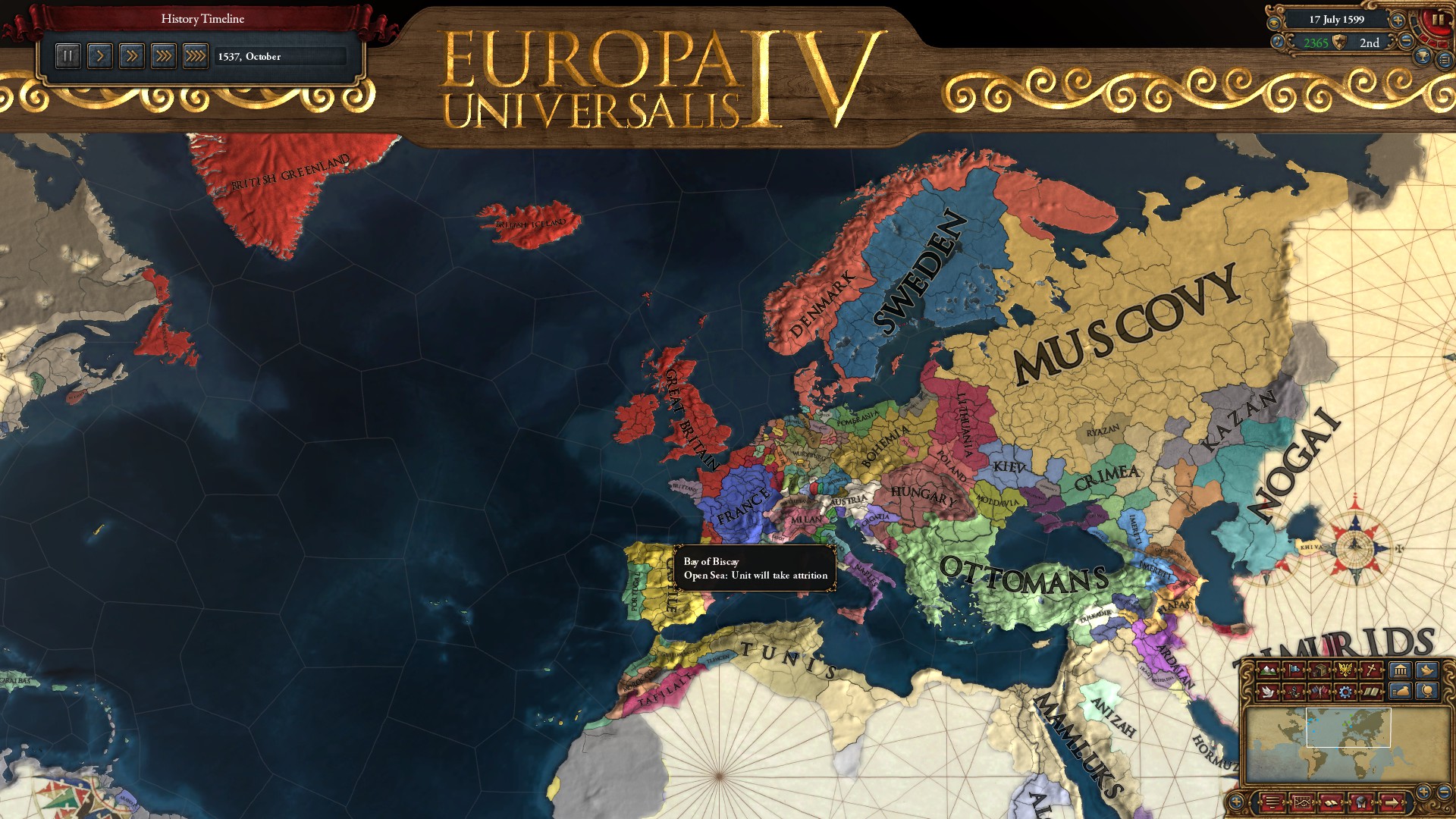Pause the game with the red pause button

pos(1439,20)
